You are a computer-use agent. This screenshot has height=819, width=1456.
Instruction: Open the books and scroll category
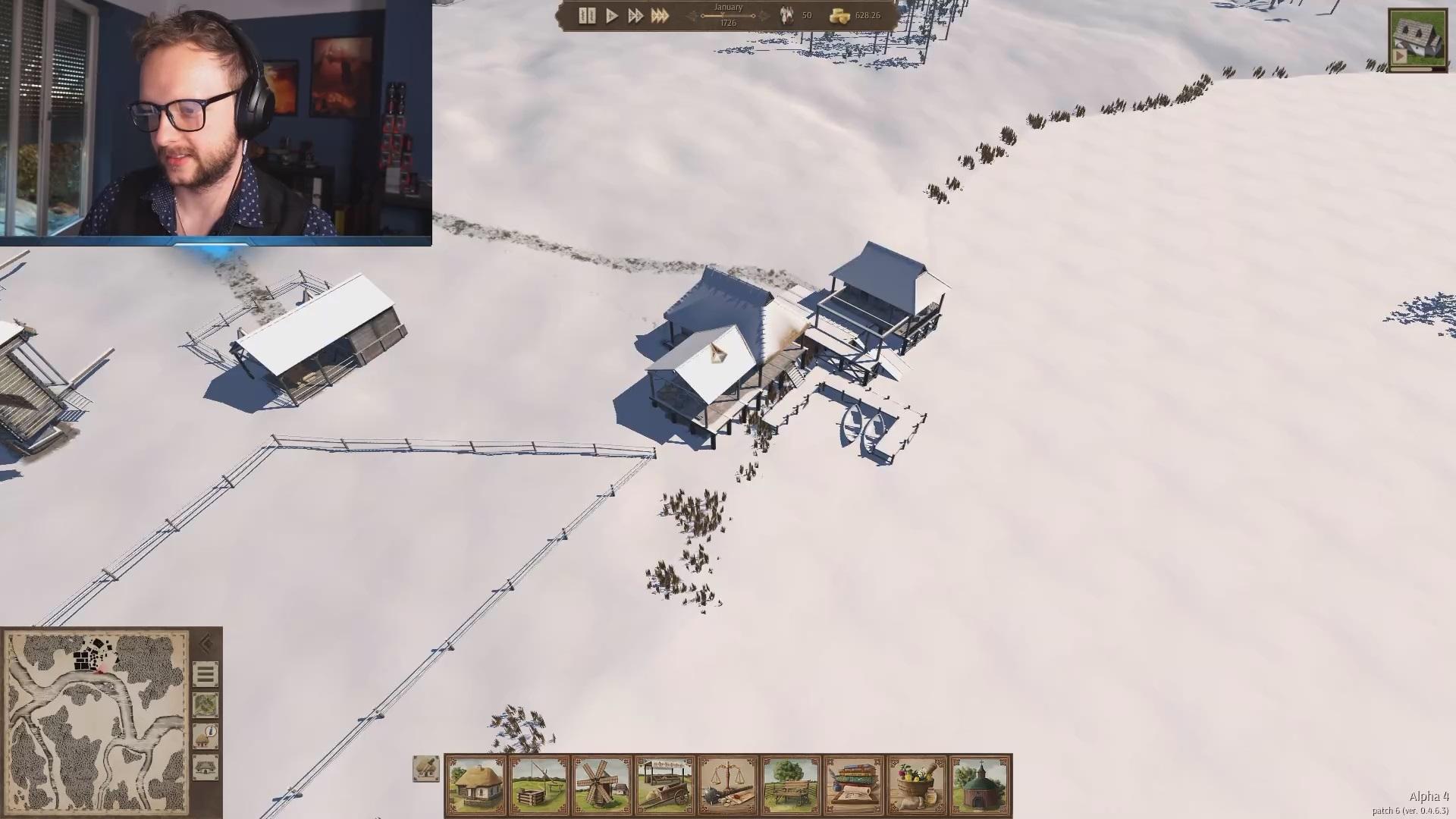point(854,785)
